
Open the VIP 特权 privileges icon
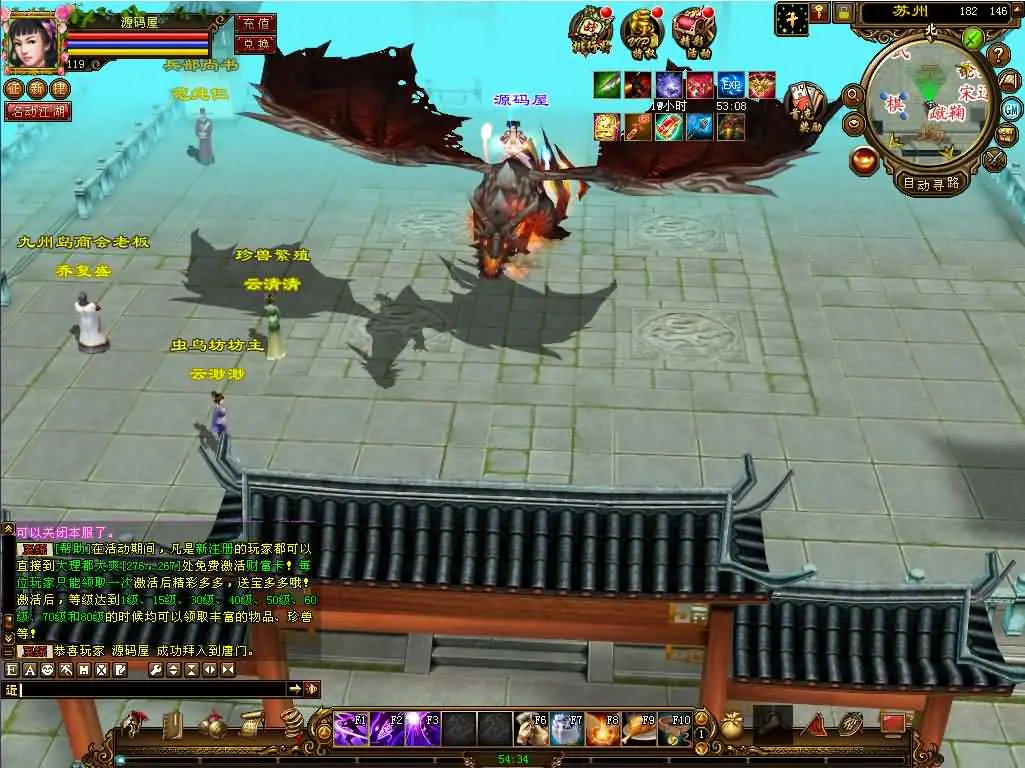642,29
